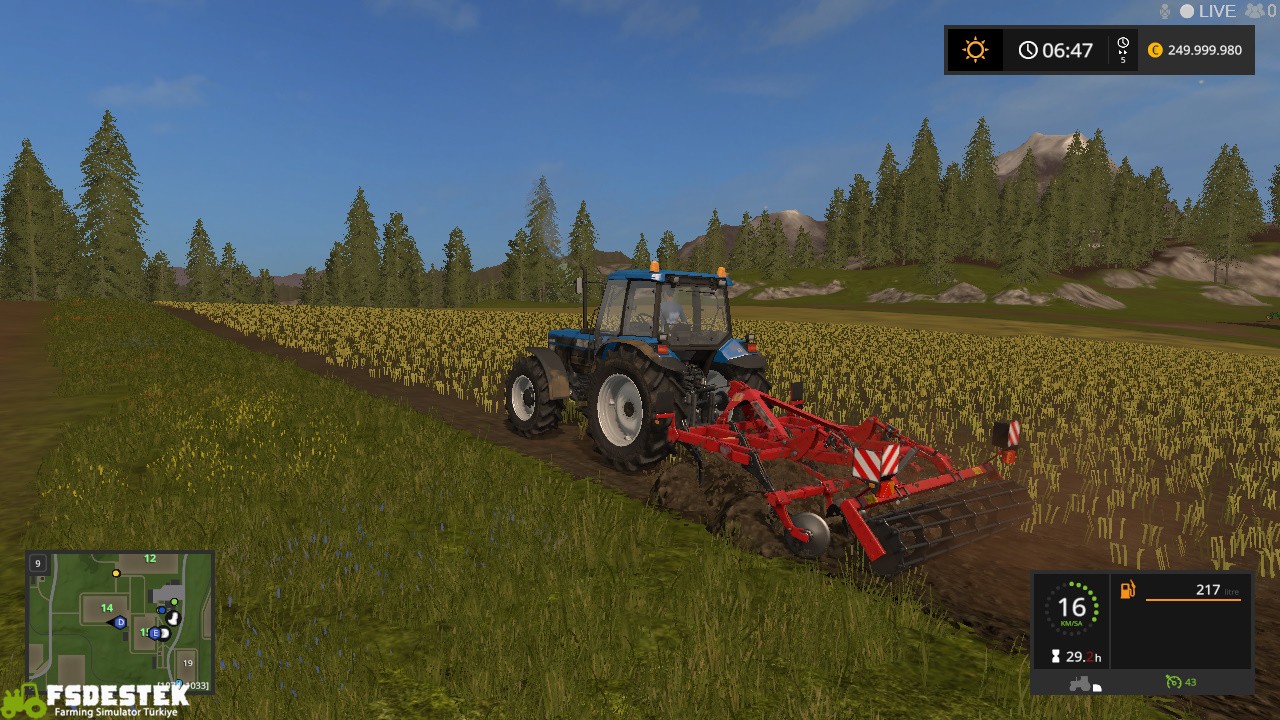Click the tractor with implement icon in HUD
This screenshot has width=1280, height=720.
[x=1082, y=684]
